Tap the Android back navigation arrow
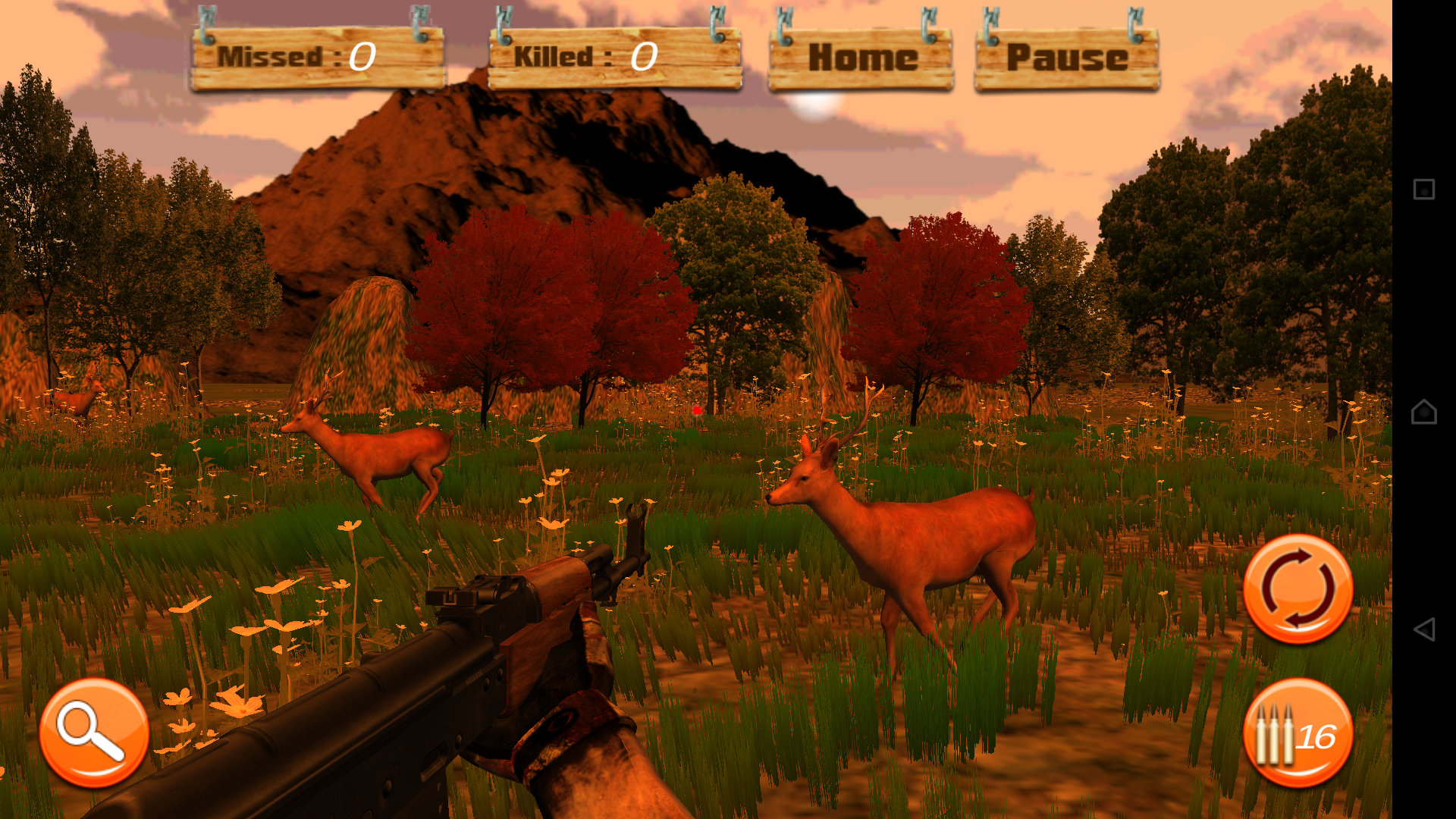This screenshot has height=819, width=1456. (x=1423, y=629)
